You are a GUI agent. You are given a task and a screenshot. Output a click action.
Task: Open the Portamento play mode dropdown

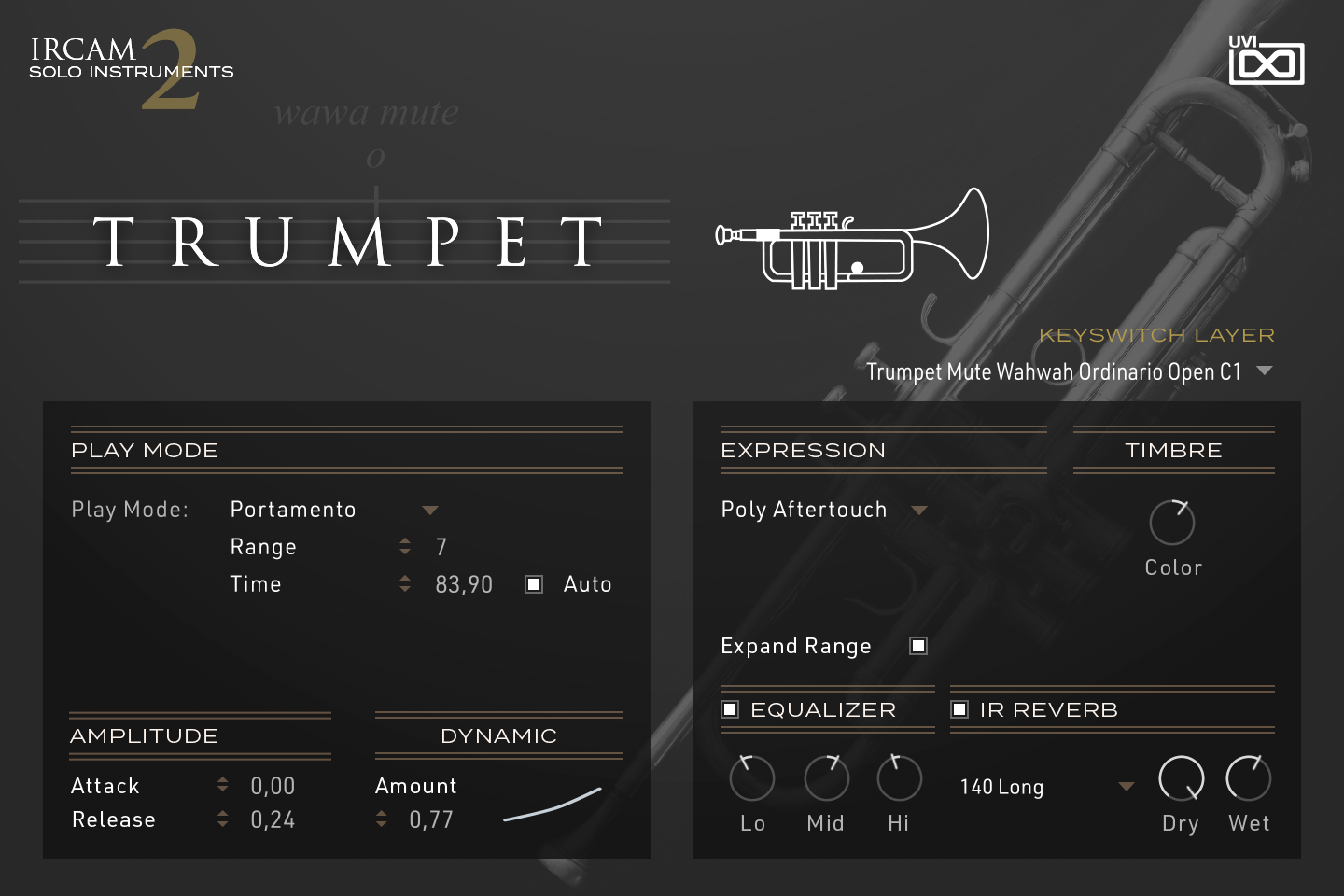click(x=429, y=510)
